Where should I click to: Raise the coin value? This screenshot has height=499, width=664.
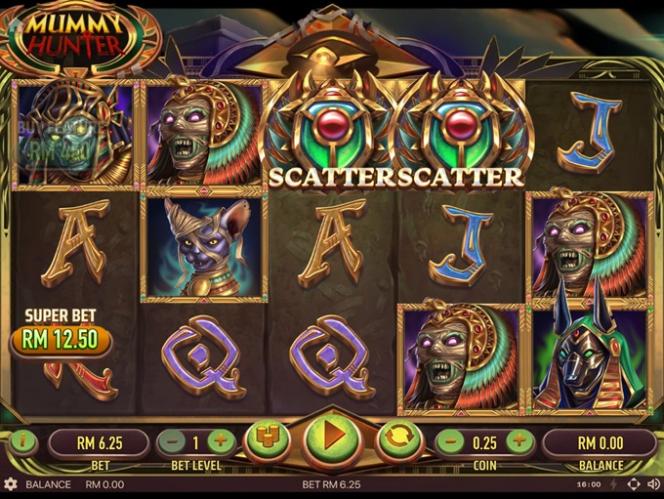(518, 441)
